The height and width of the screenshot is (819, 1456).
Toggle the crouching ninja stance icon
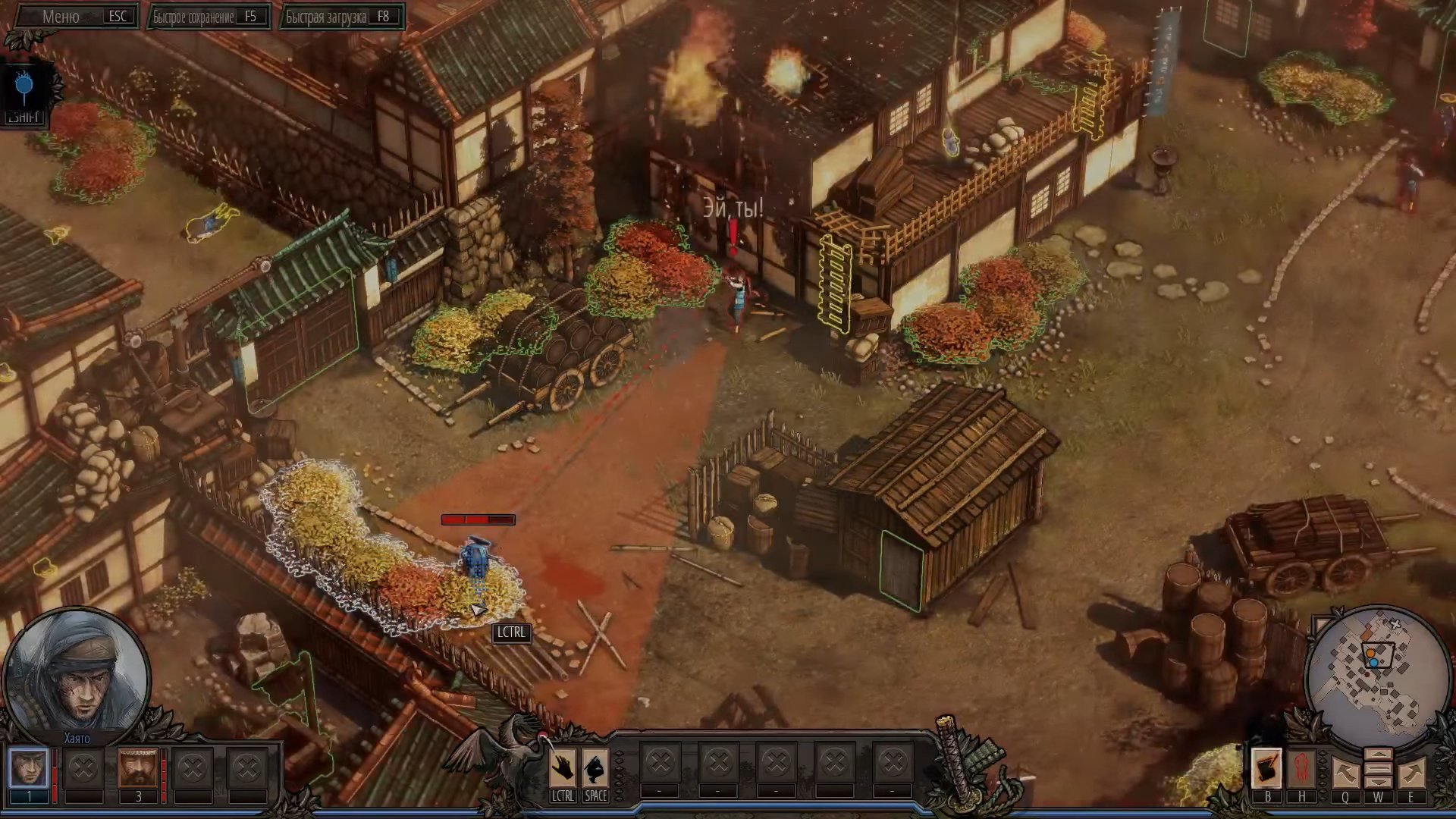[x=595, y=768]
